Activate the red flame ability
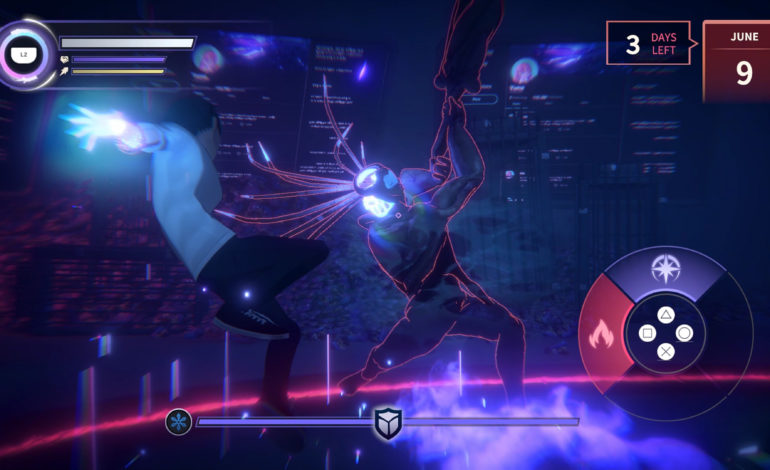 click(601, 334)
